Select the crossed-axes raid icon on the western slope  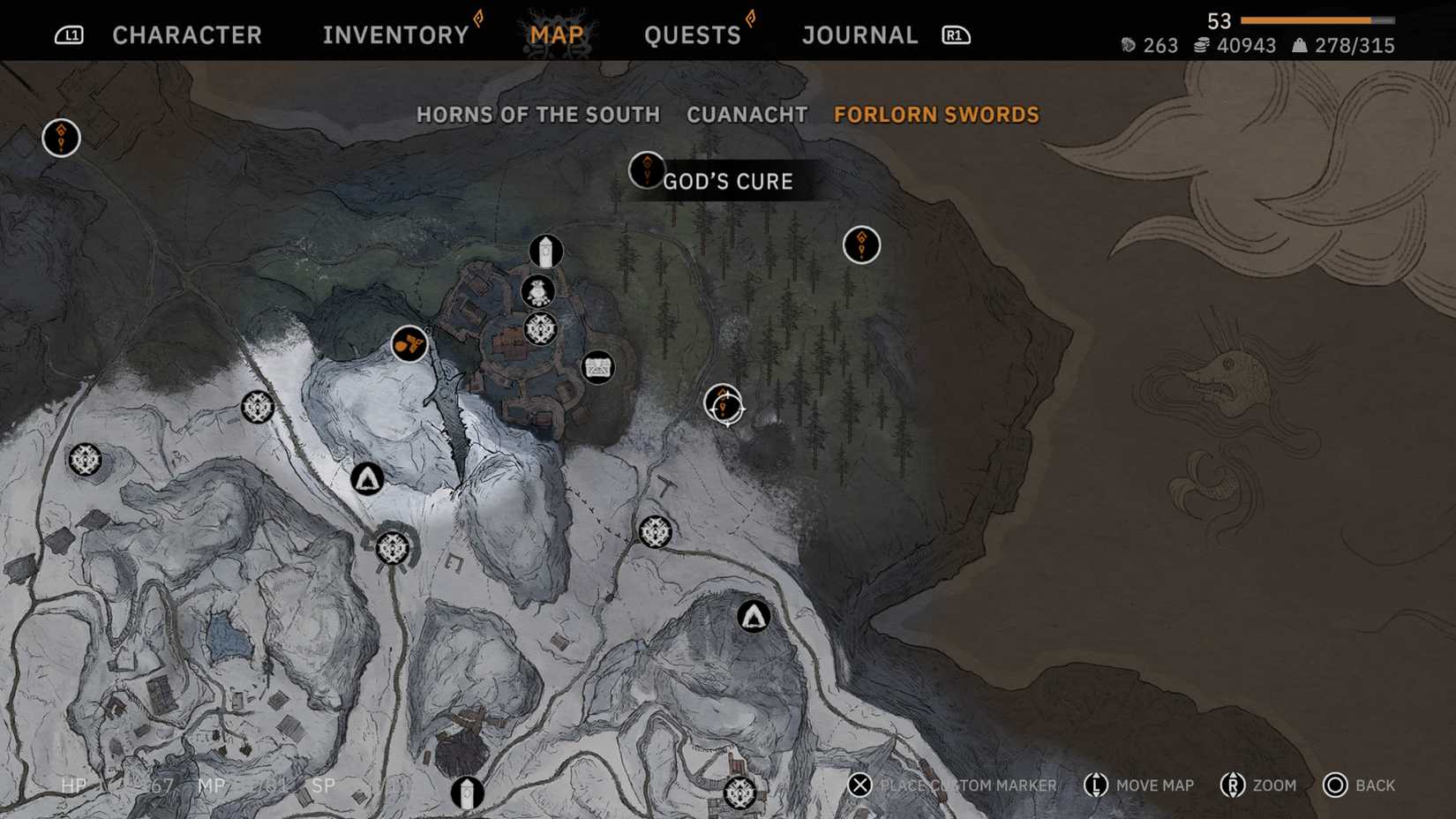point(86,460)
